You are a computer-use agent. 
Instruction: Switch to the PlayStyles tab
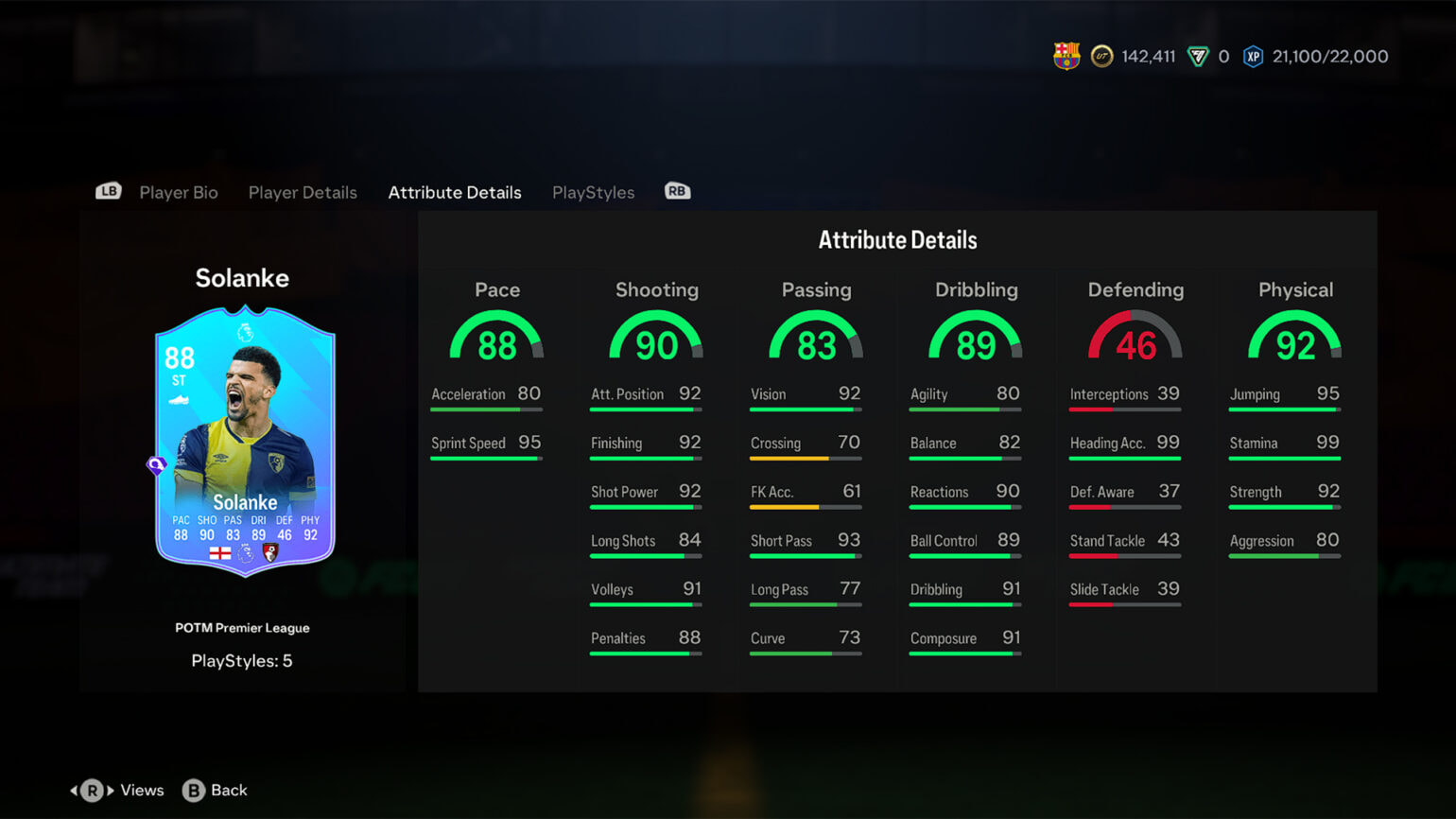tap(593, 192)
